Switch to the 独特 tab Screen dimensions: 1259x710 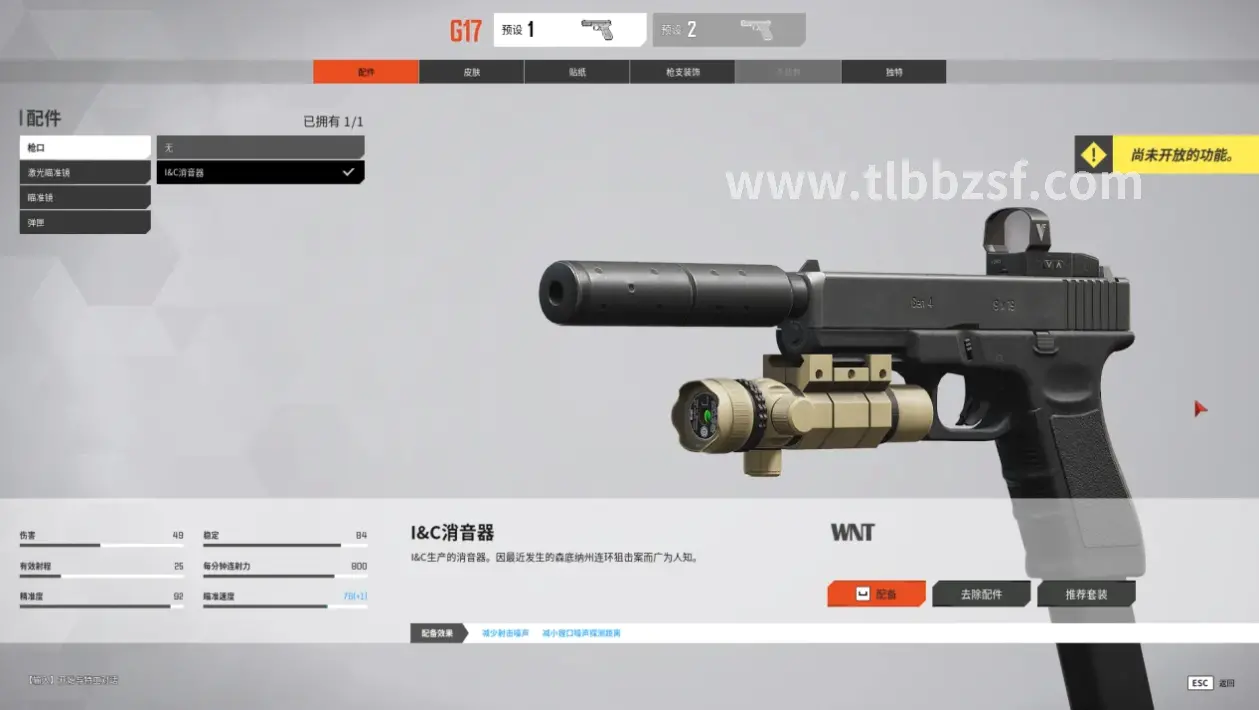pos(893,72)
